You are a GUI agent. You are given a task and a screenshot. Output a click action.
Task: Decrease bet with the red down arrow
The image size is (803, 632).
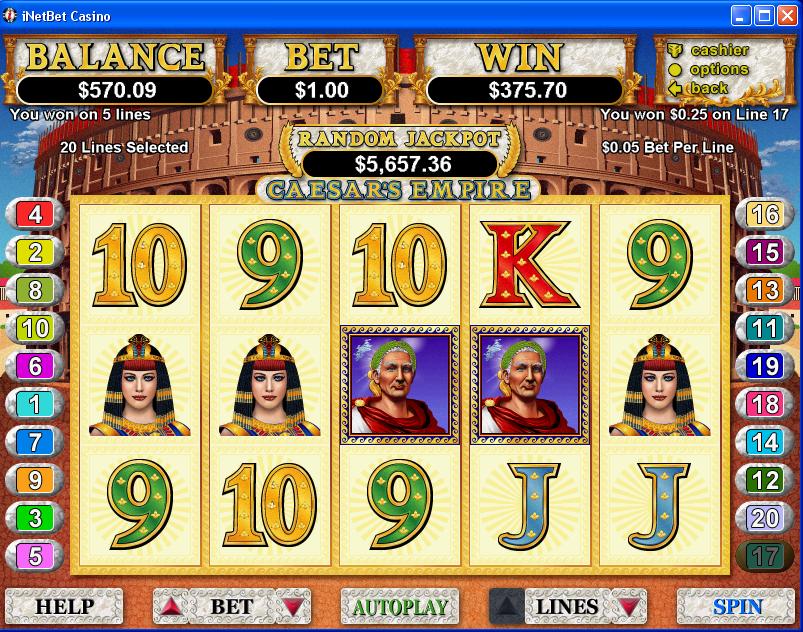click(x=291, y=606)
